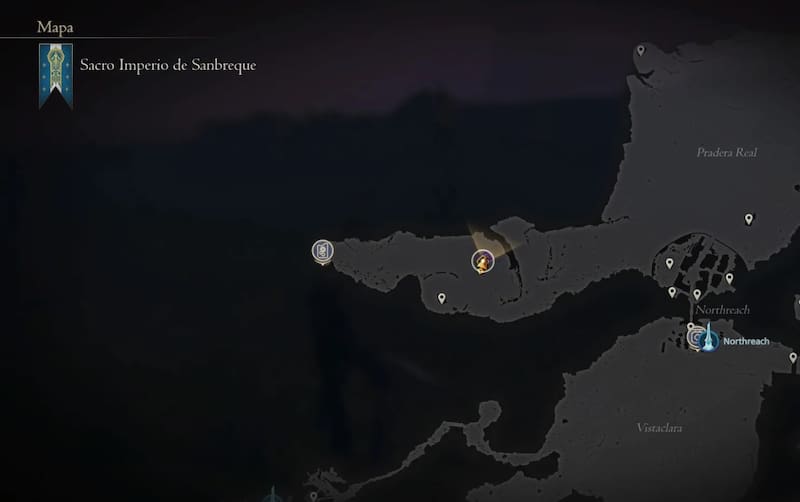Click the player portrait marker on the map
This screenshot has width=800, height=502.
[482, 262]
